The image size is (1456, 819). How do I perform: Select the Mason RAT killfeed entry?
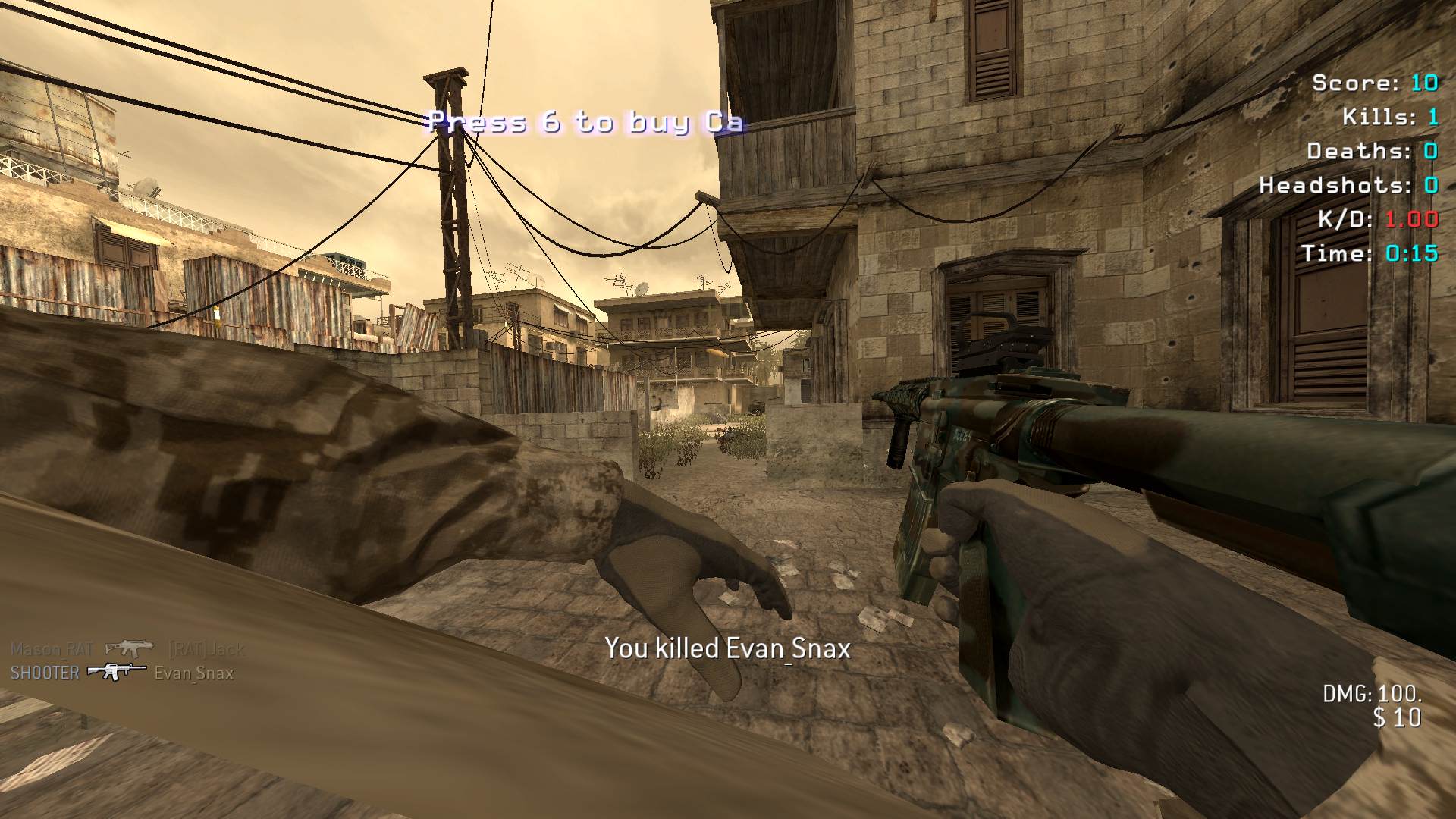tap(127, 649)
